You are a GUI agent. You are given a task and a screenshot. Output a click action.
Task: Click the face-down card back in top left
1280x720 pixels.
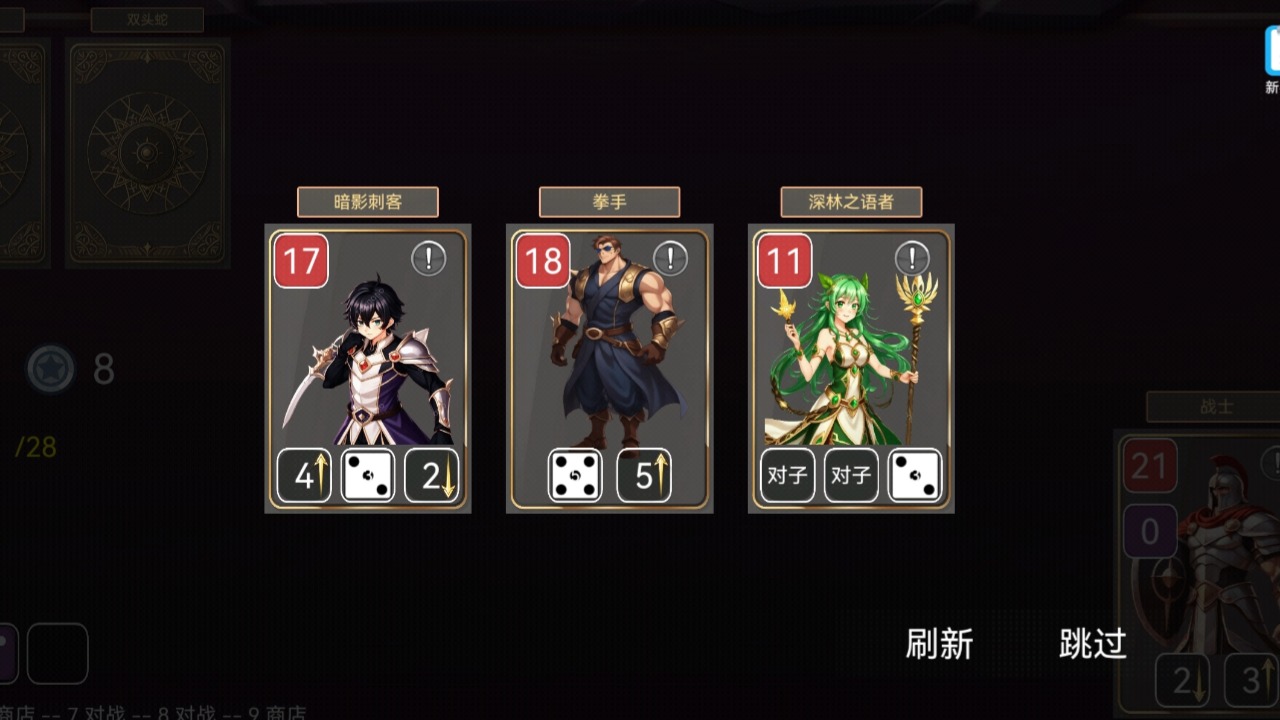(x=148, y=150)
